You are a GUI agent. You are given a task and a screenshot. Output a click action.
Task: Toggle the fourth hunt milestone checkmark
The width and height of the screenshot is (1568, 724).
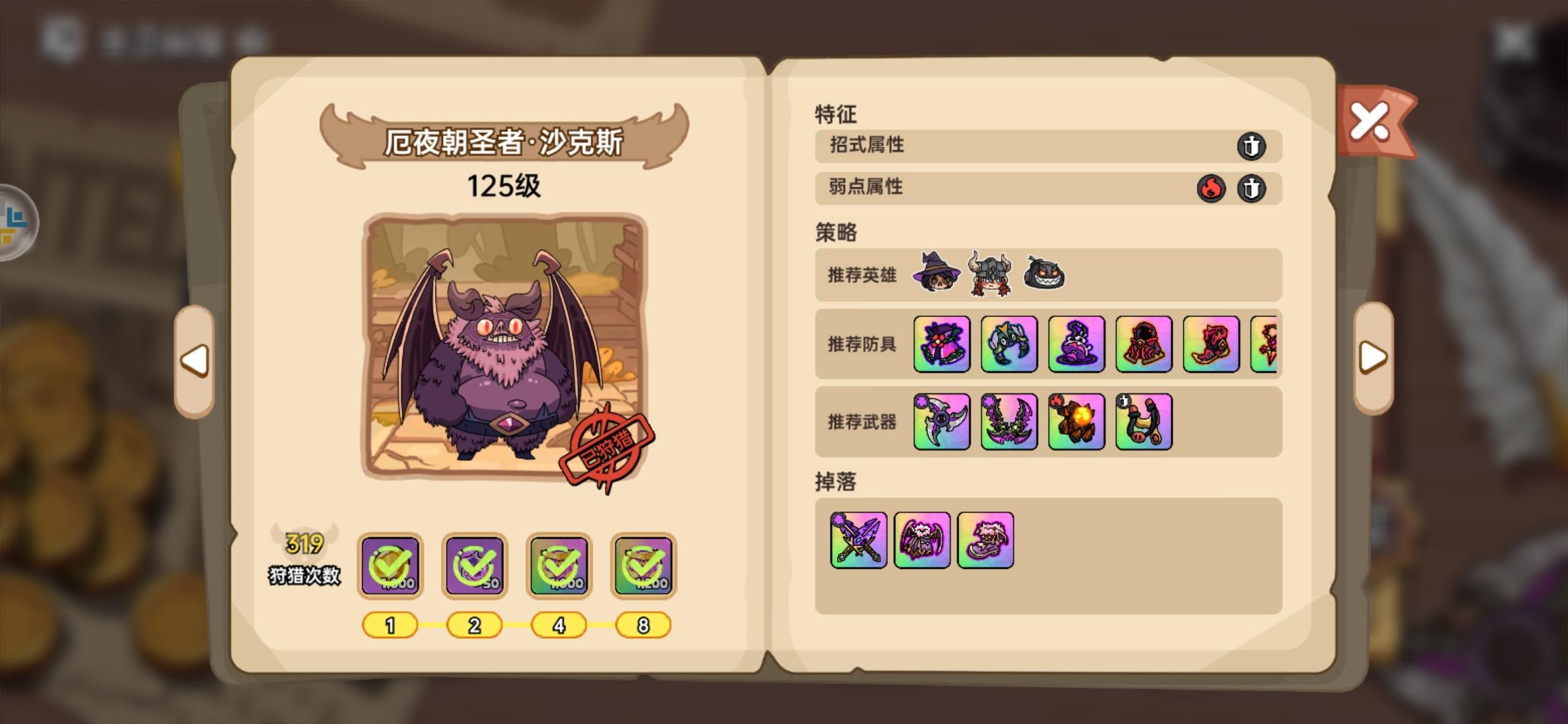pos(643,565)
